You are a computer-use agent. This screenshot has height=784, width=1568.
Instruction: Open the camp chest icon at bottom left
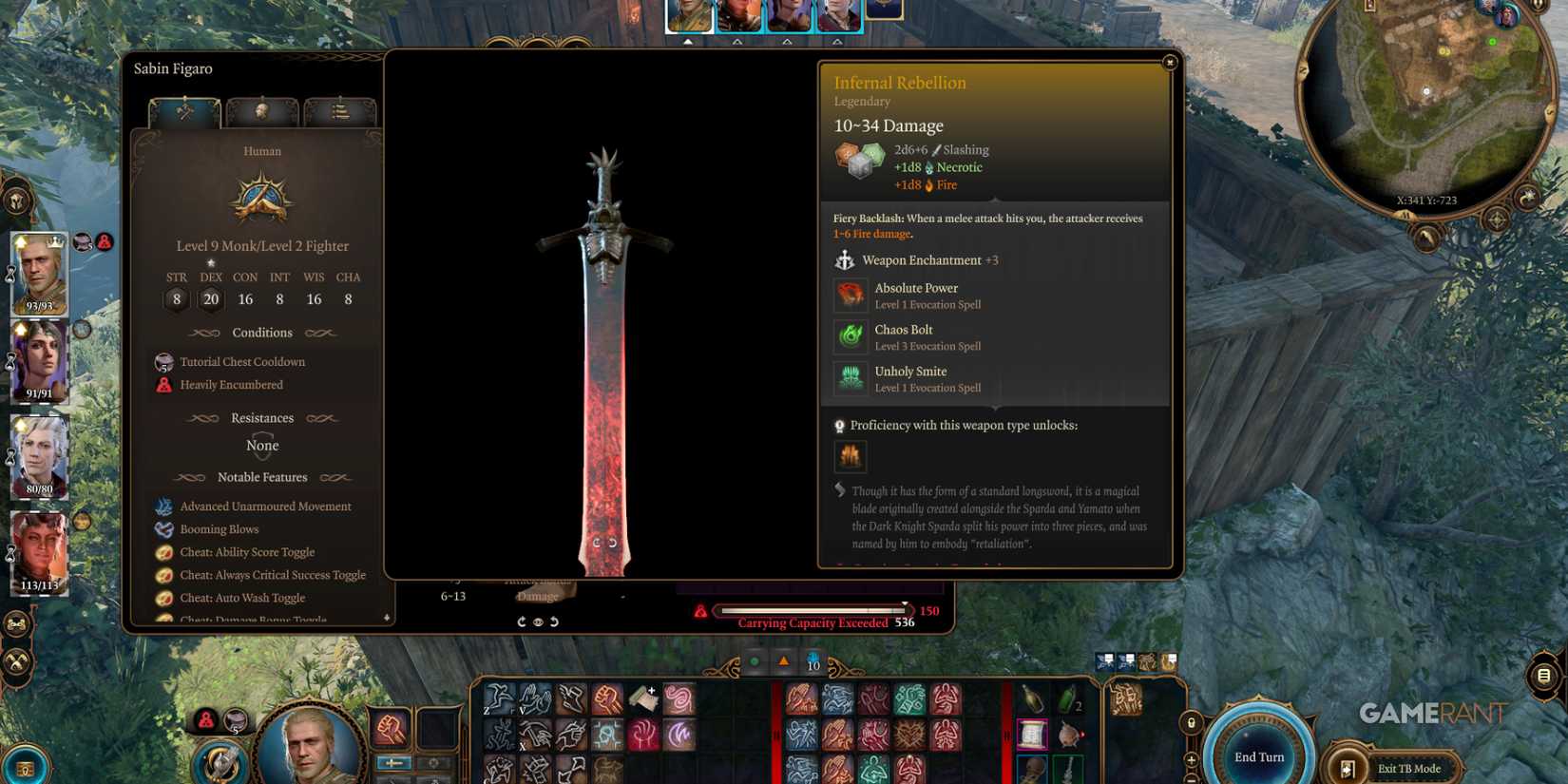coord(25,770)
